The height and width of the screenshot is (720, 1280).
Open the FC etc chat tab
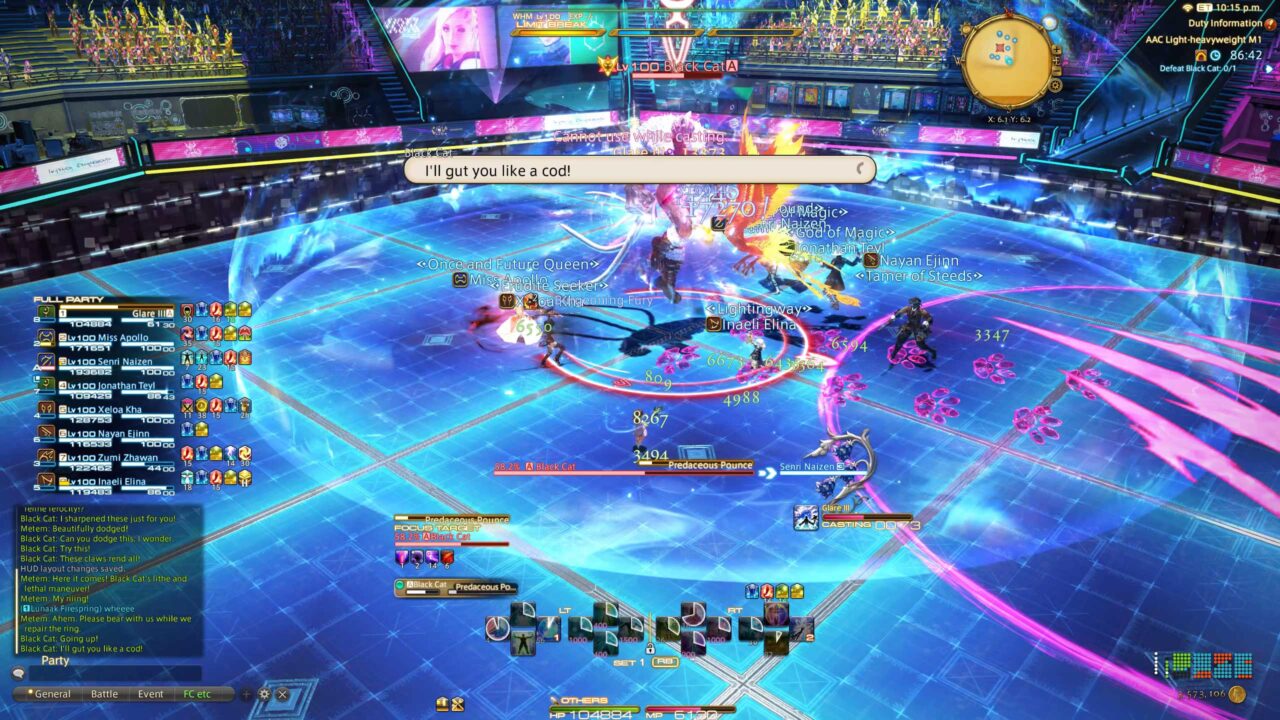(198, 693)
